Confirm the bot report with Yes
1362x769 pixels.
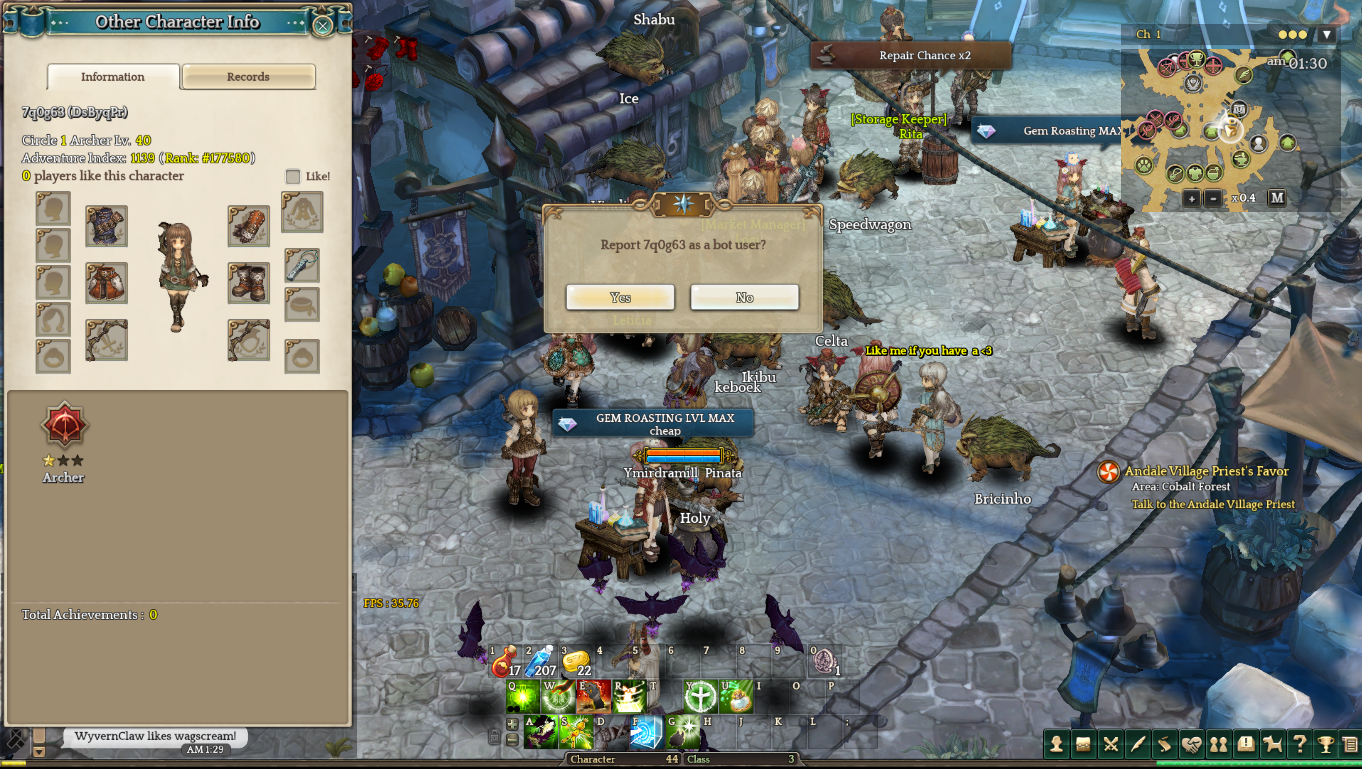click(x=620, y=298)
